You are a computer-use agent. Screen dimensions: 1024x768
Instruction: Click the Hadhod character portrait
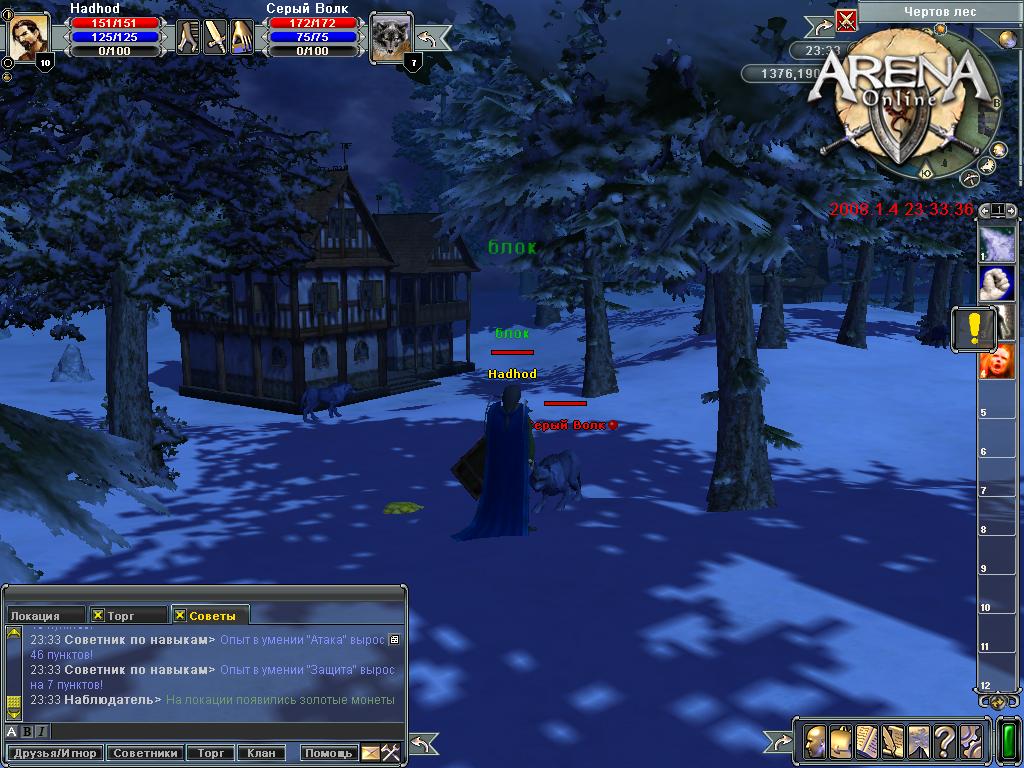pos(29,38)
